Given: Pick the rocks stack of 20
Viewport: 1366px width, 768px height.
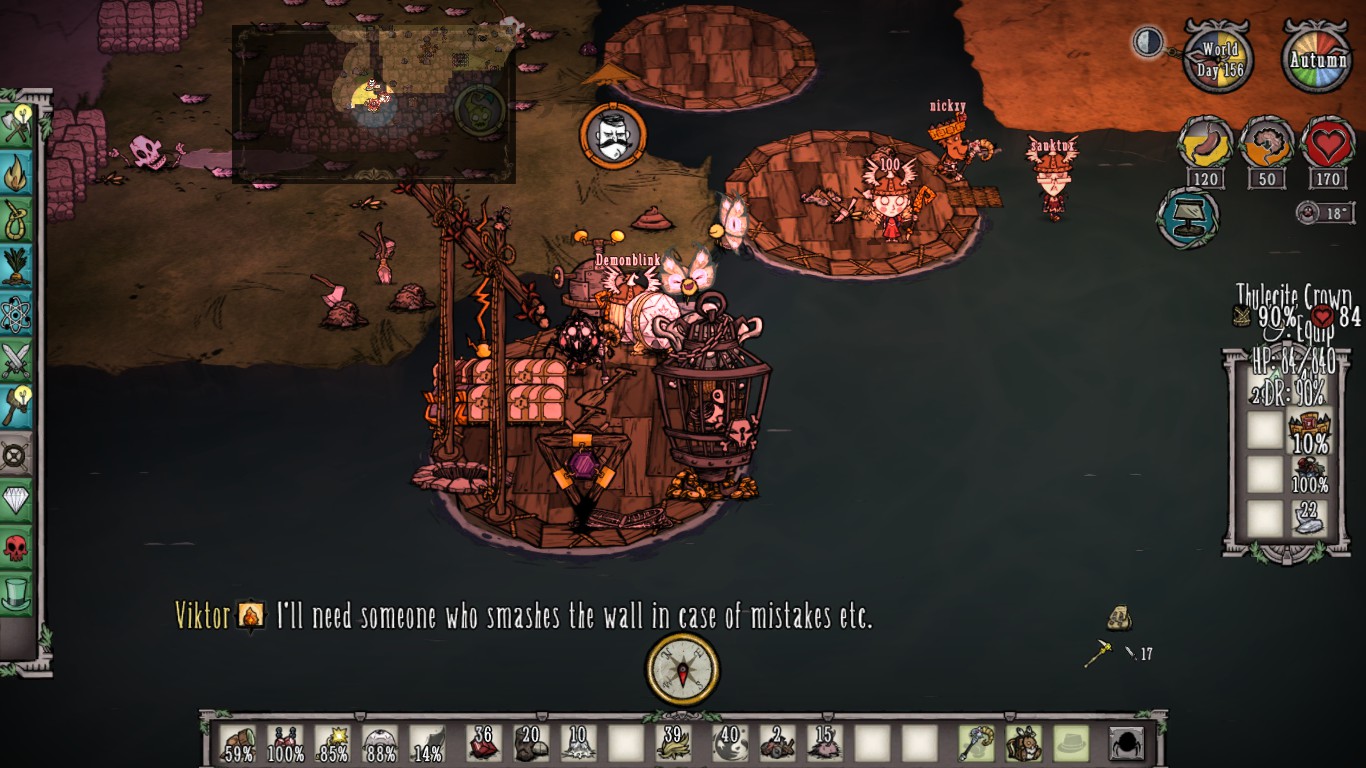Looking at the screenshot, I should point(533,744).
